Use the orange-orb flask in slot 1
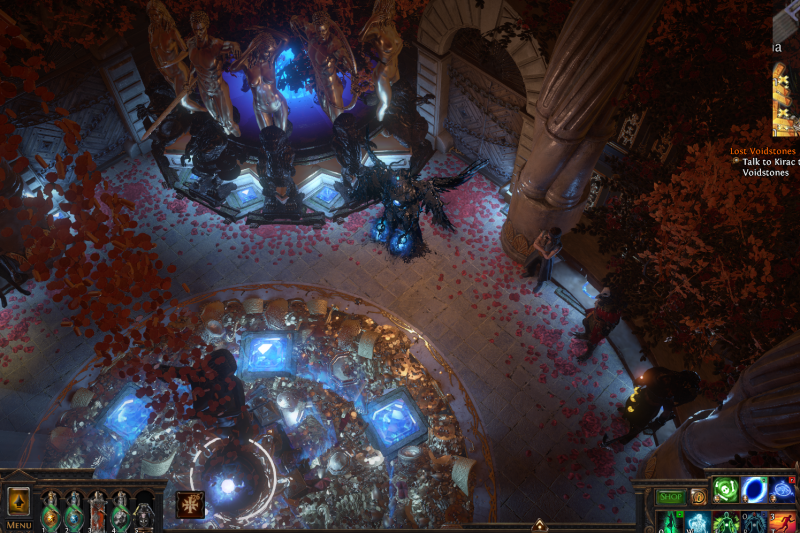This screenshot has width=800, height=533. point(50,513)
